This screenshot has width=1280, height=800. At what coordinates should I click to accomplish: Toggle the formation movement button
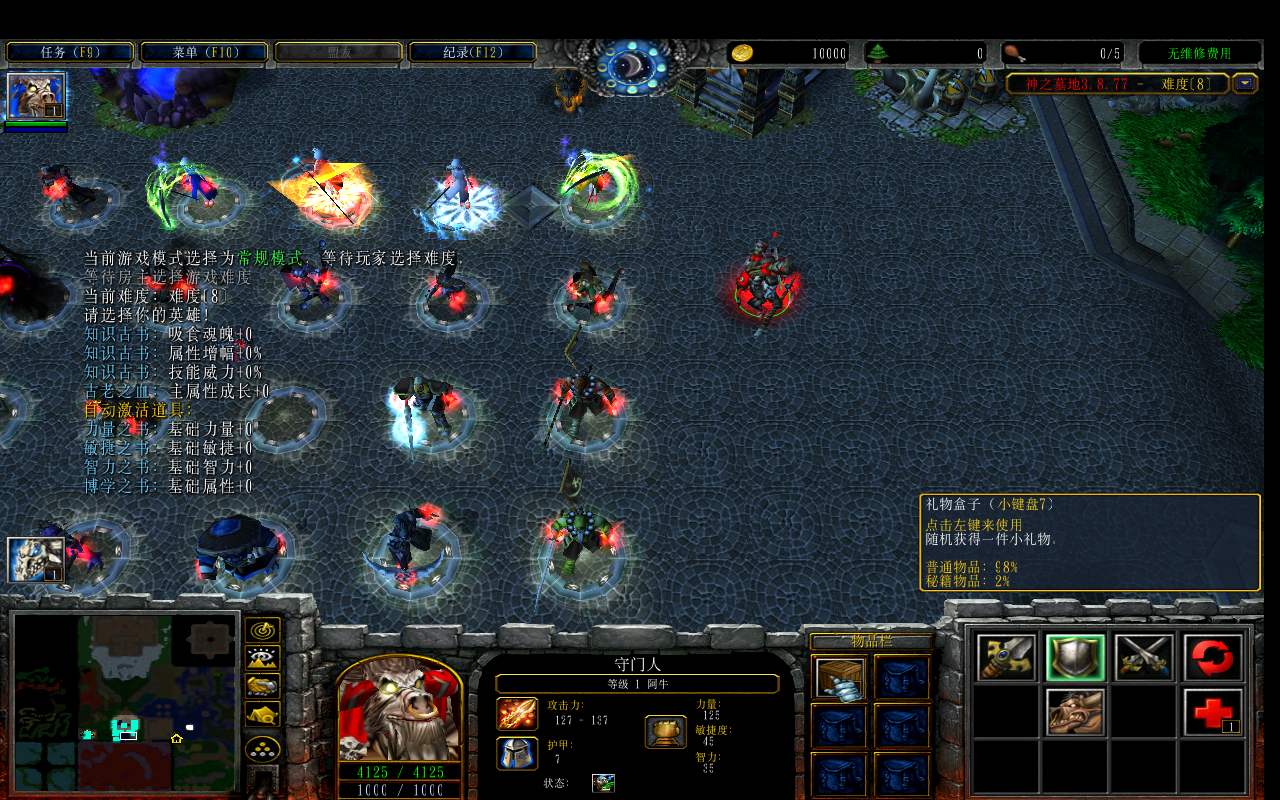(262, 749)
